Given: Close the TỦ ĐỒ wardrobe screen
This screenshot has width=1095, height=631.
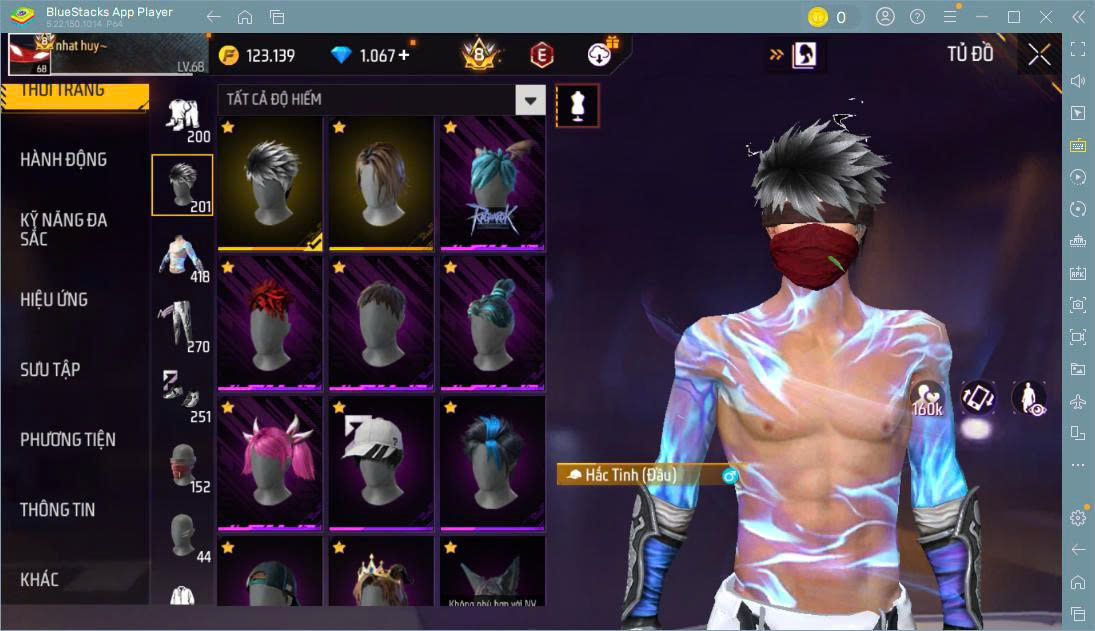Looking at the screenshot, I should pyautogui.click(x=1039, y=55).
